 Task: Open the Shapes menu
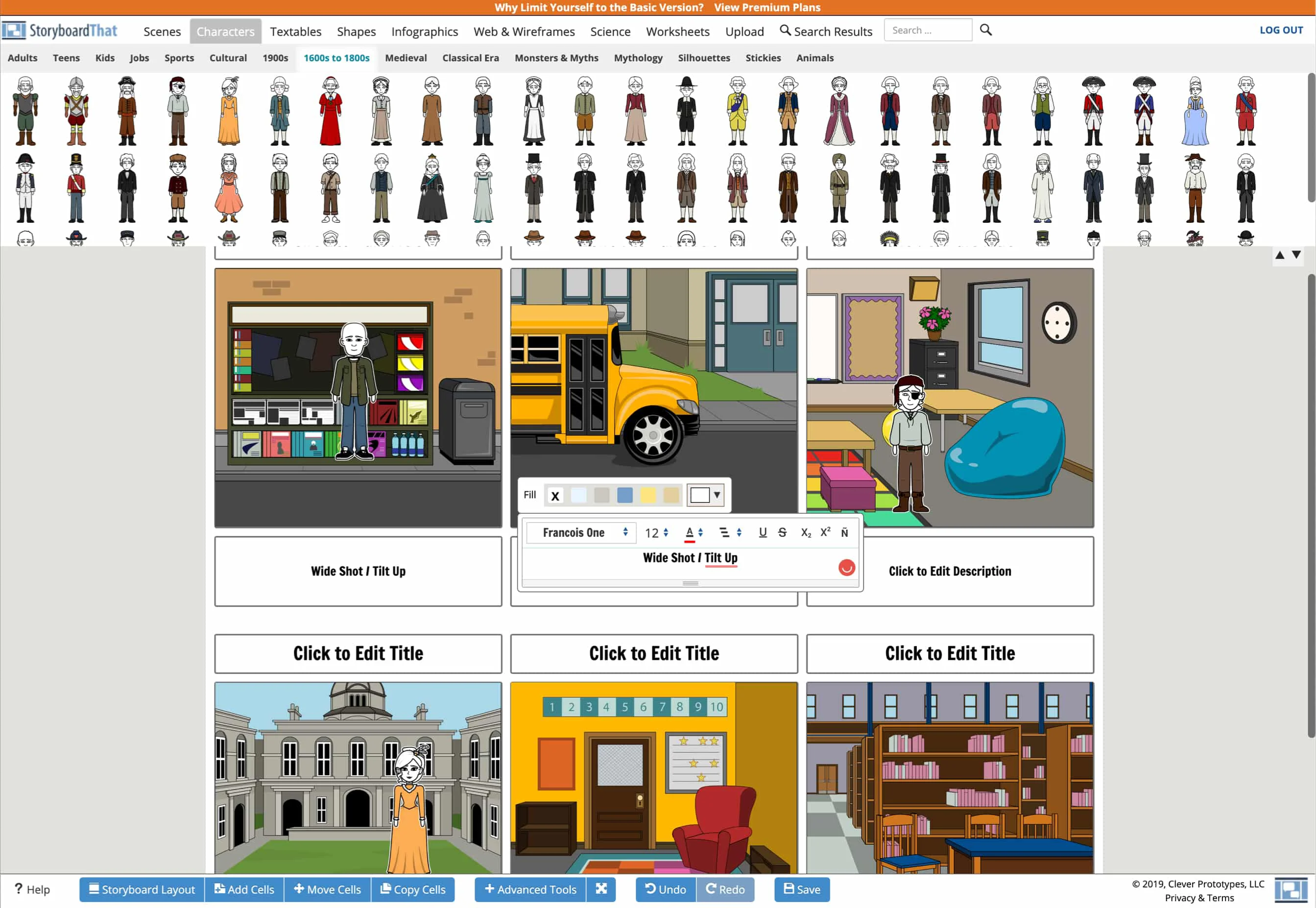point(356,31)
